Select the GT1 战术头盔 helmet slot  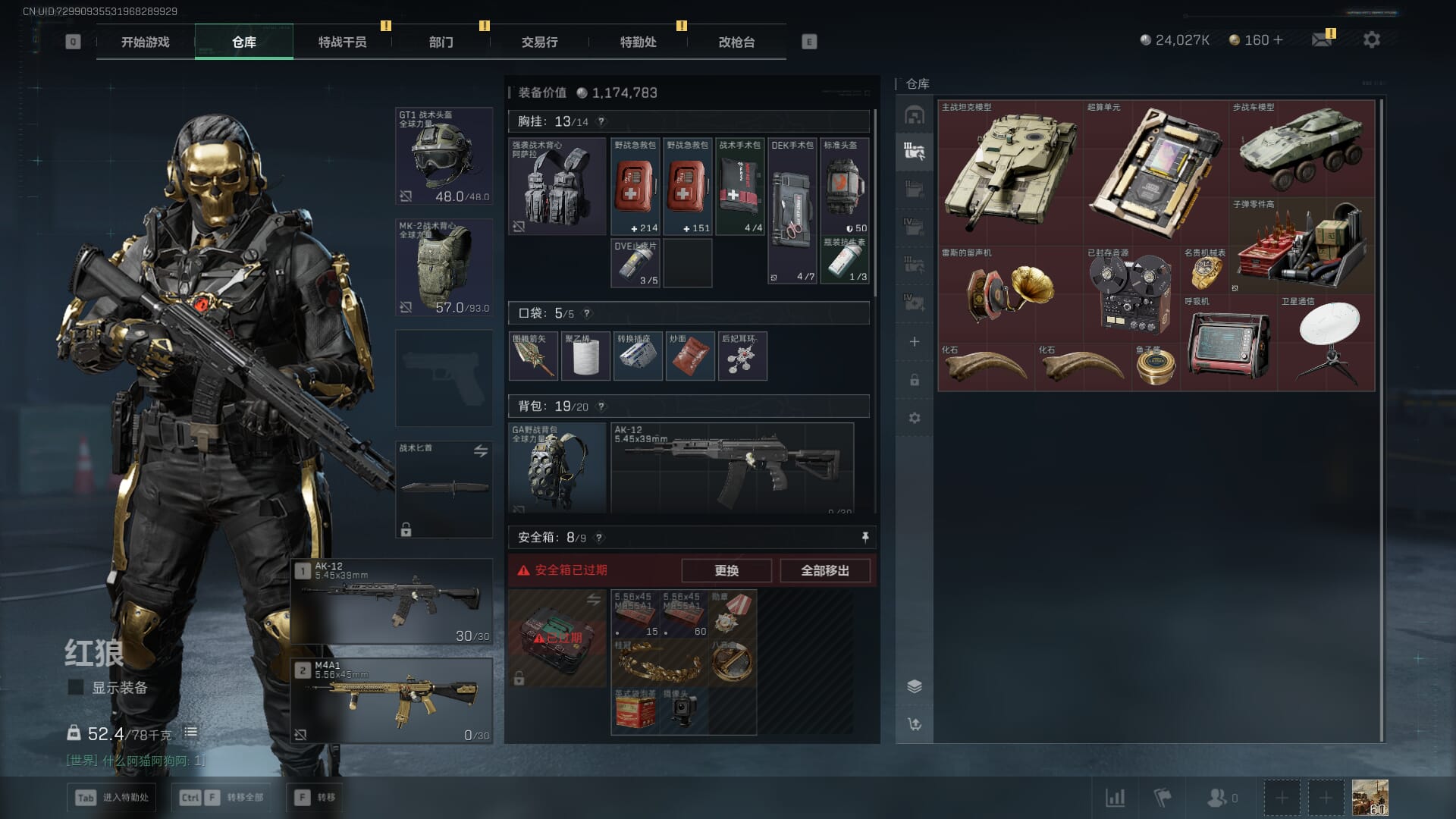[x=444, y=156]
